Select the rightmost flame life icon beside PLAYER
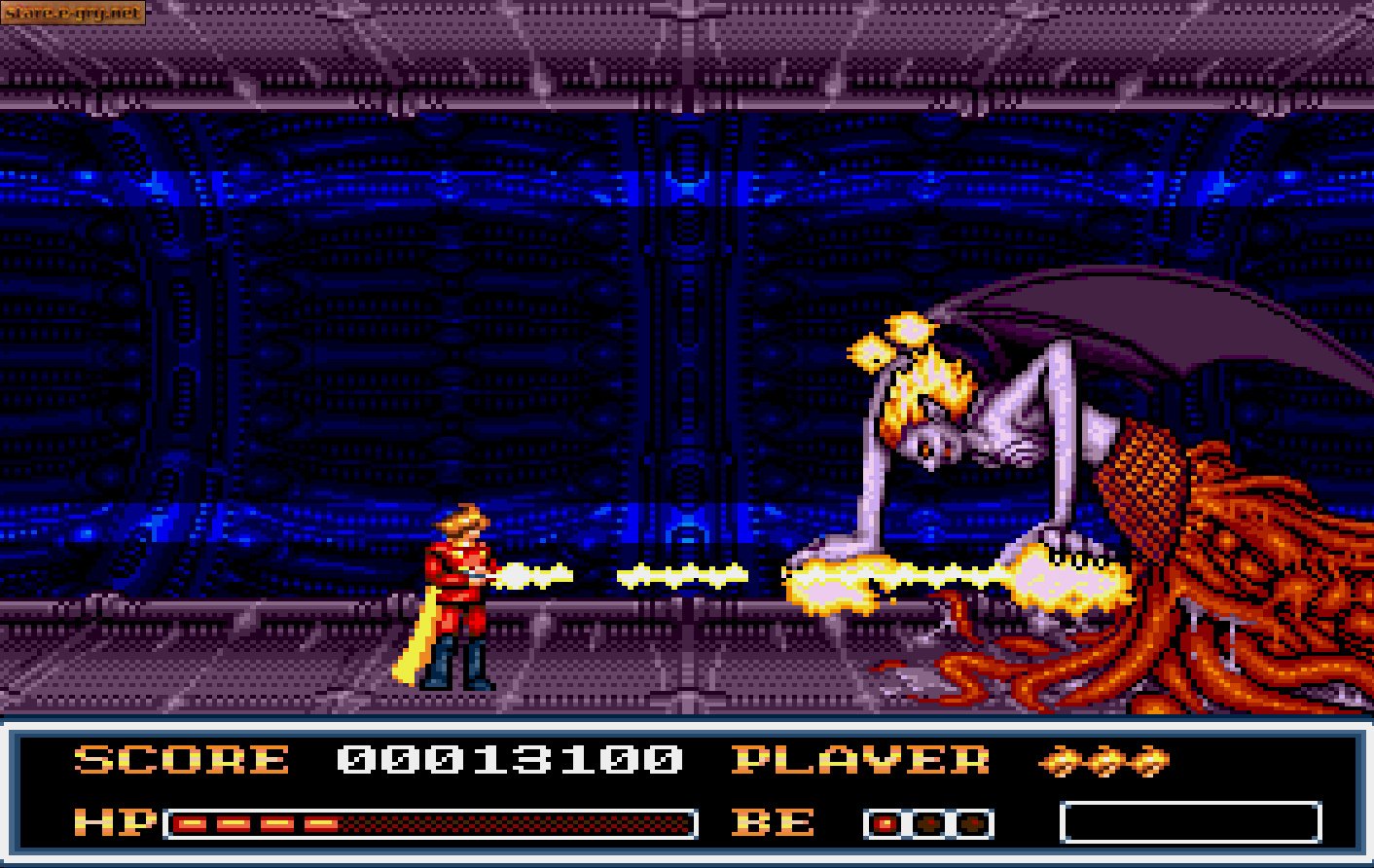The width and height of the screenshot is (1374, 868). click(1146, 762)
